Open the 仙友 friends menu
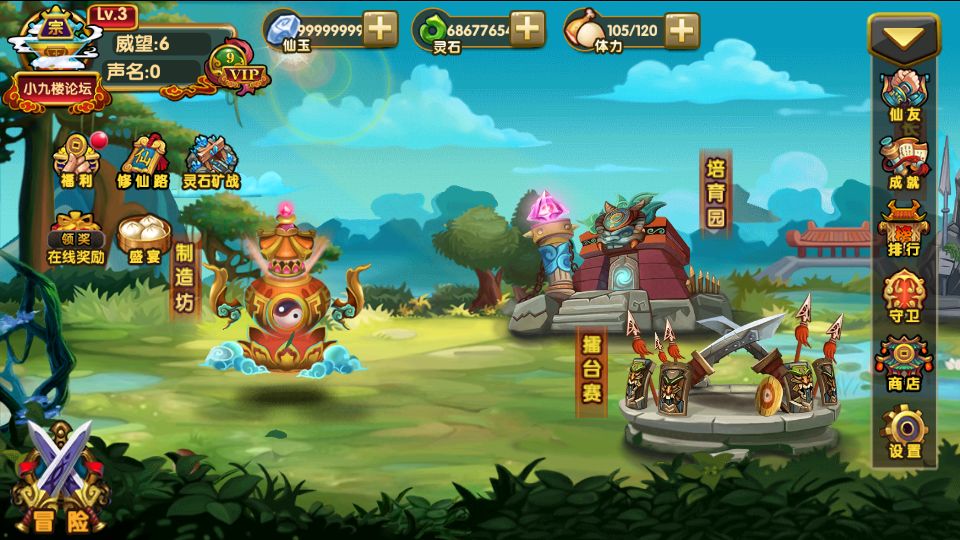960x540 pixels. tap(904, 95)
